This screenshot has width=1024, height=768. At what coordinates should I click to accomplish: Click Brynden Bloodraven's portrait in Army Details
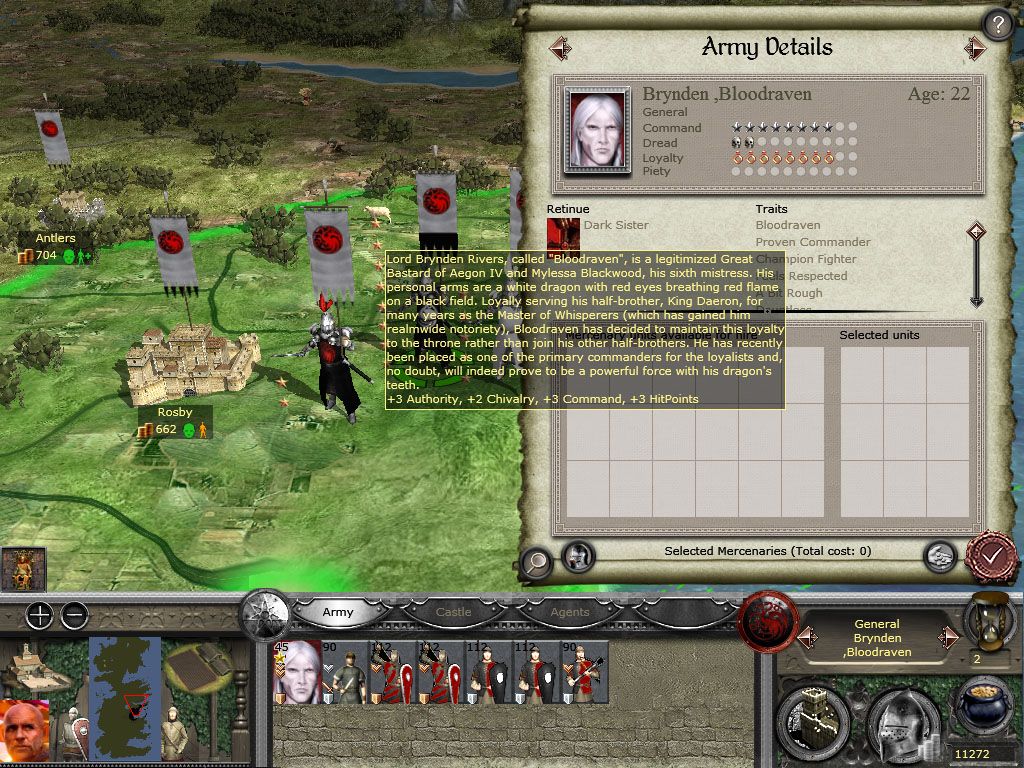(x=597, y=129)
